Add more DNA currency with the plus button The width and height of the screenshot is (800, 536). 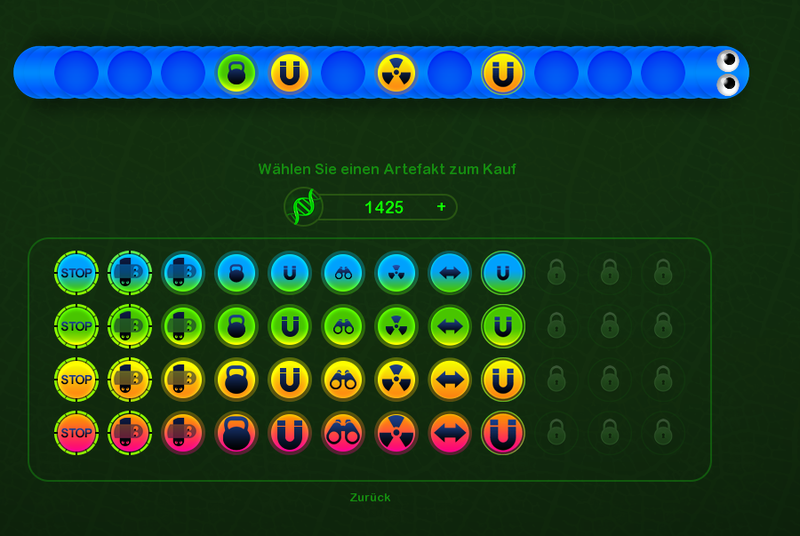(441, 207)
